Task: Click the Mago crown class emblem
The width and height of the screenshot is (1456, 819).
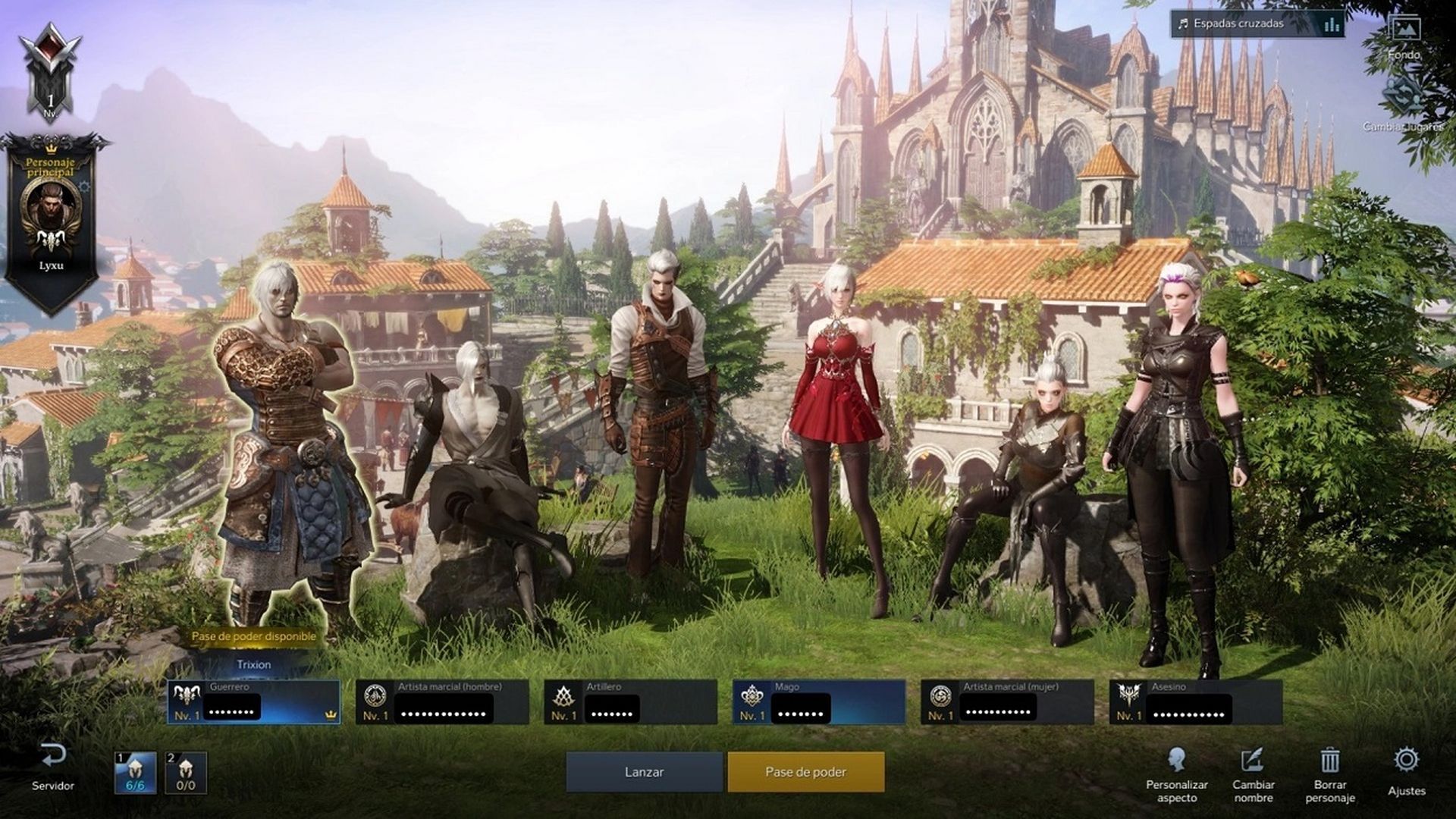Action: [753, 698]
